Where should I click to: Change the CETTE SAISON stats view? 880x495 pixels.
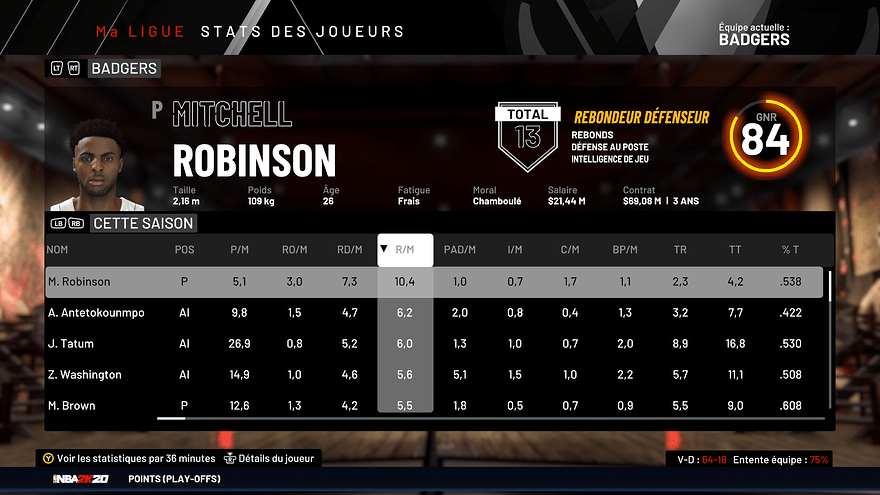(x=141, y=223)
